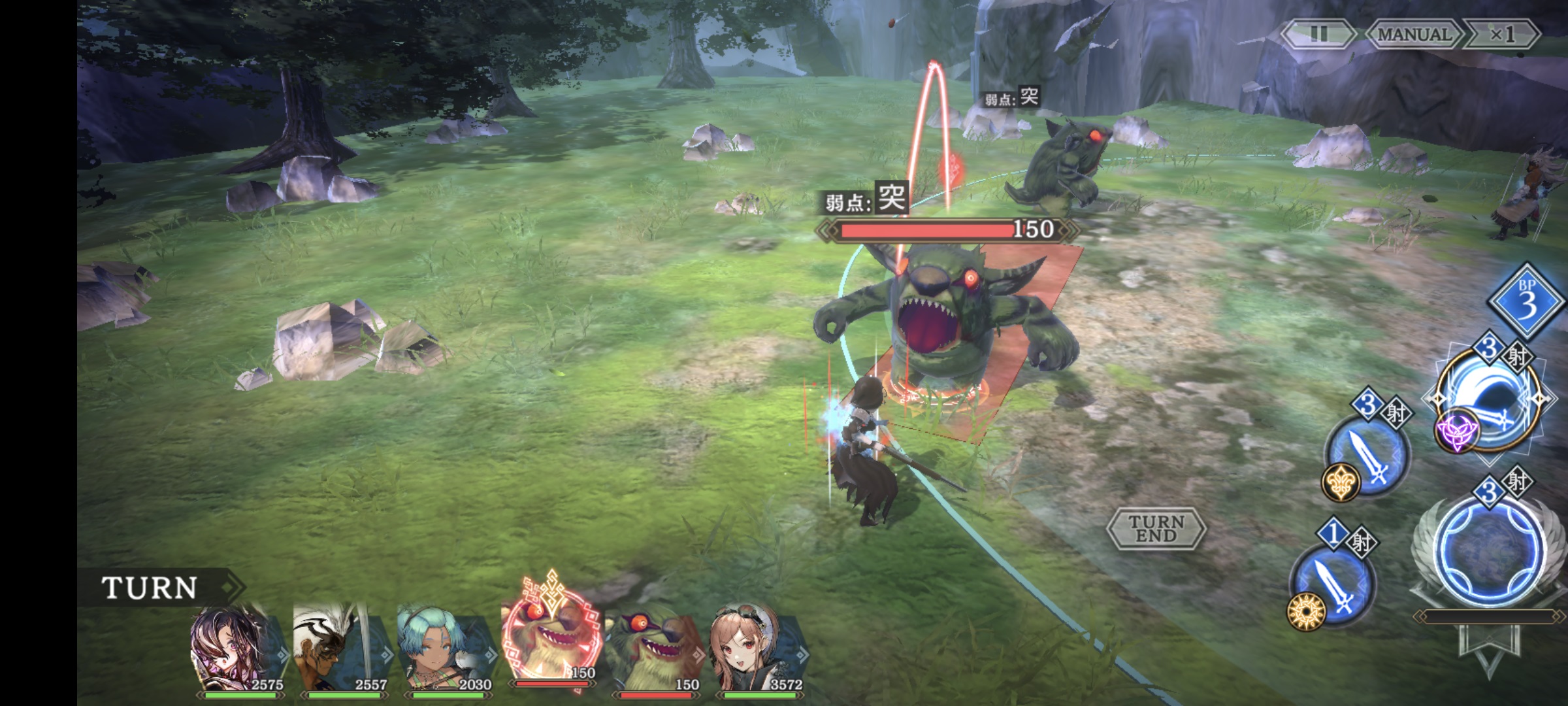1568x706 pixels.
Task: Select the dark-haired girl portrait with 2575 HP
Action: pos(237,647)
